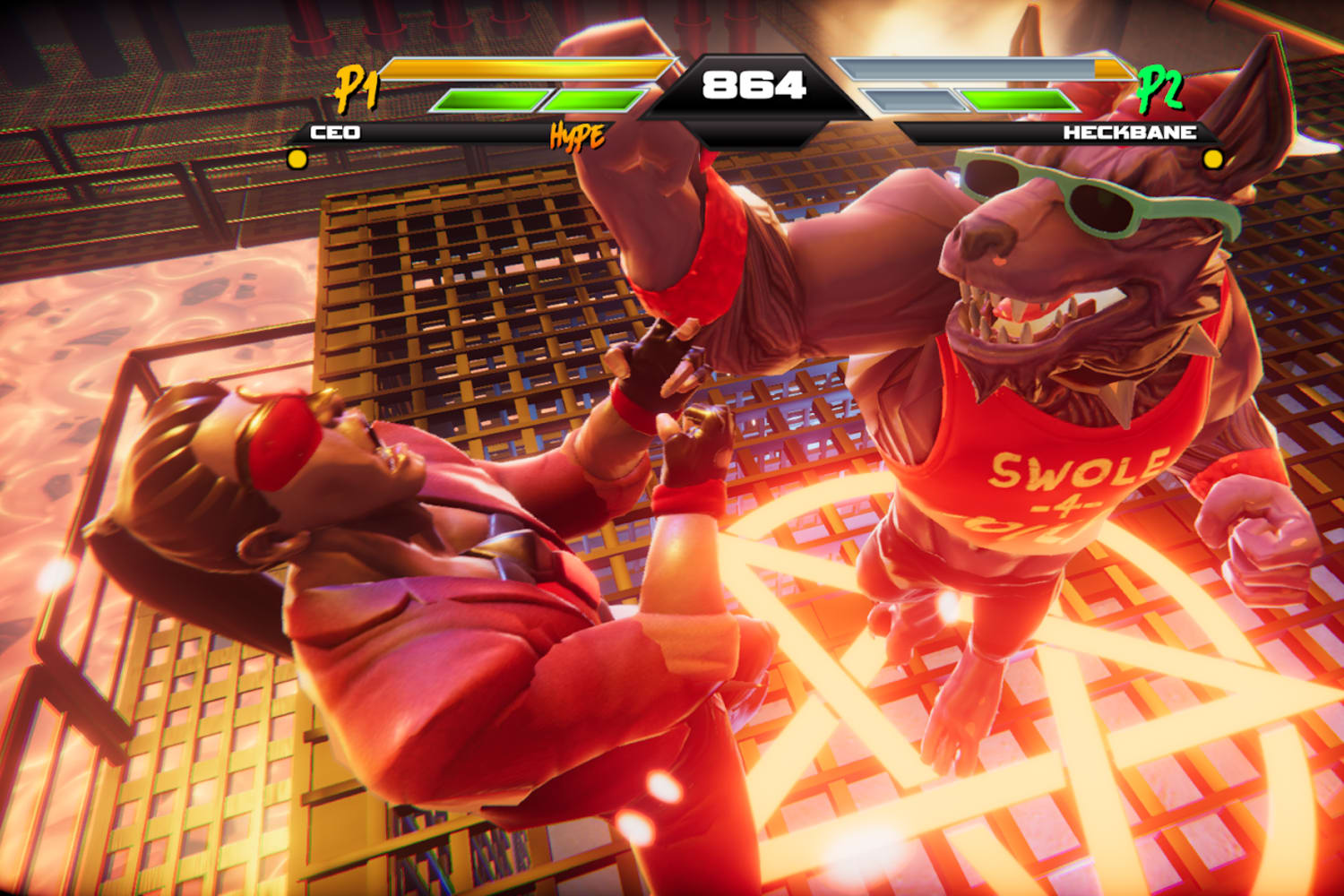Expand the right angled HUD end cap
The width and height of the screenshot is (1344, 896).
pyautogui.click(x=1205, y=132)
